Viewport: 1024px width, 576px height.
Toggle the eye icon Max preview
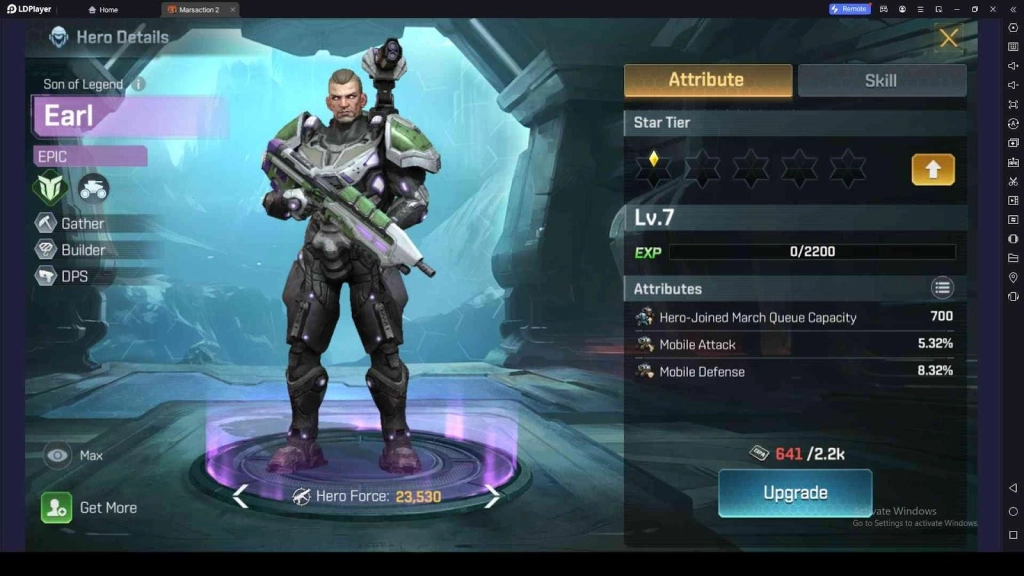pos(58,456)
